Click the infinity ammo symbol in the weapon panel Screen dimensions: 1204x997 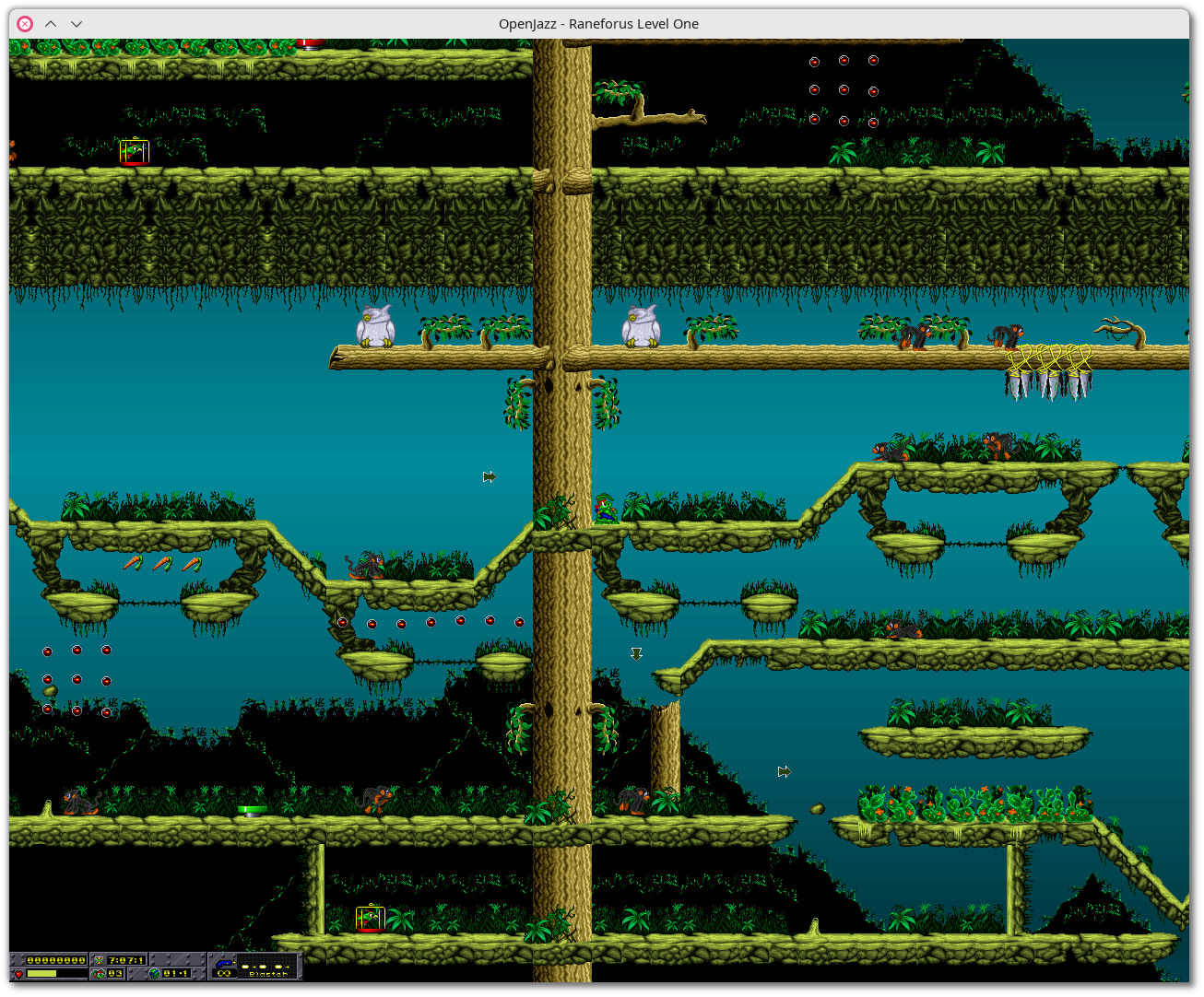click(223, 973)
